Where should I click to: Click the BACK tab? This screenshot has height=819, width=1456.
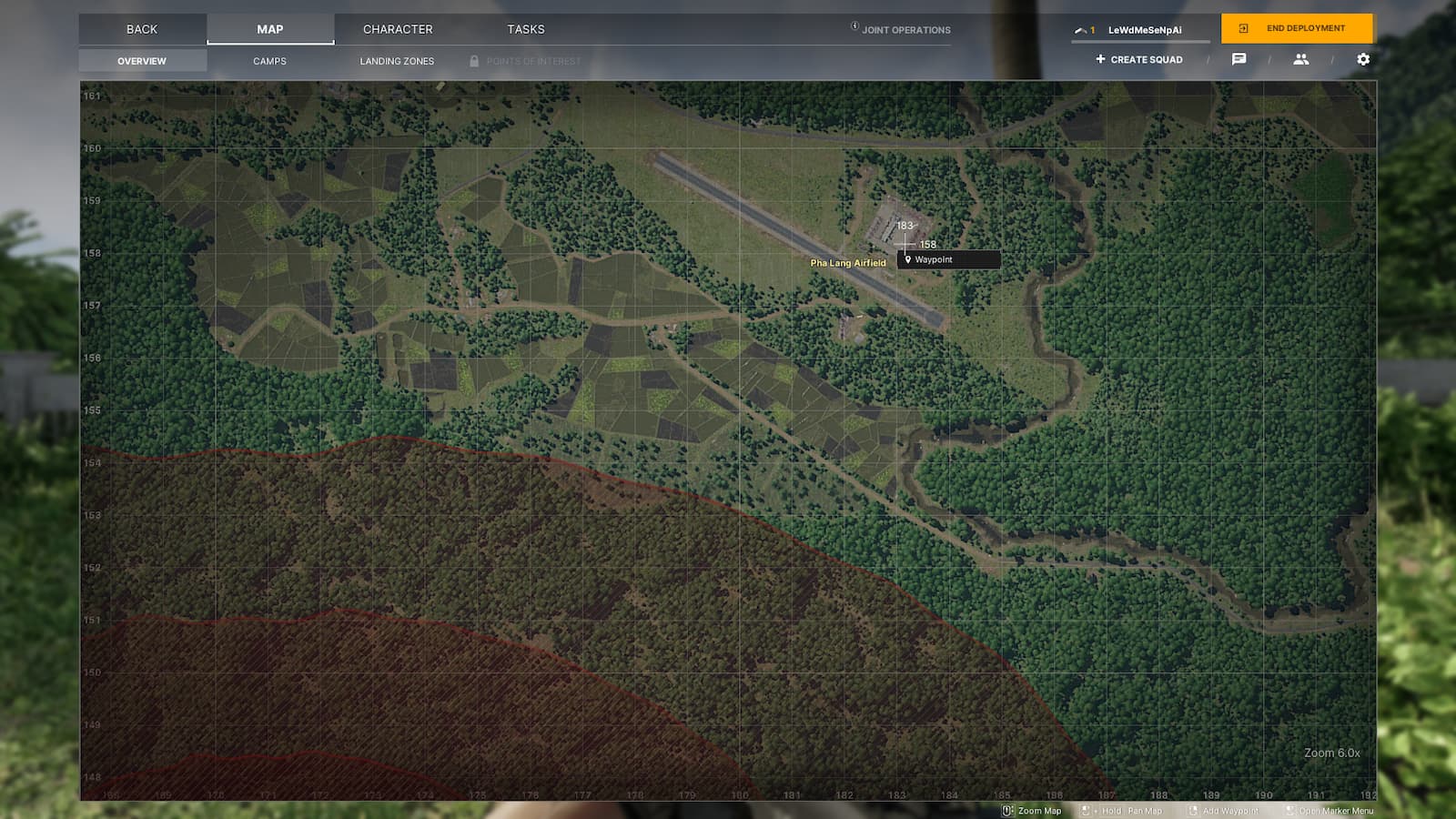click(x=142, y=29)
